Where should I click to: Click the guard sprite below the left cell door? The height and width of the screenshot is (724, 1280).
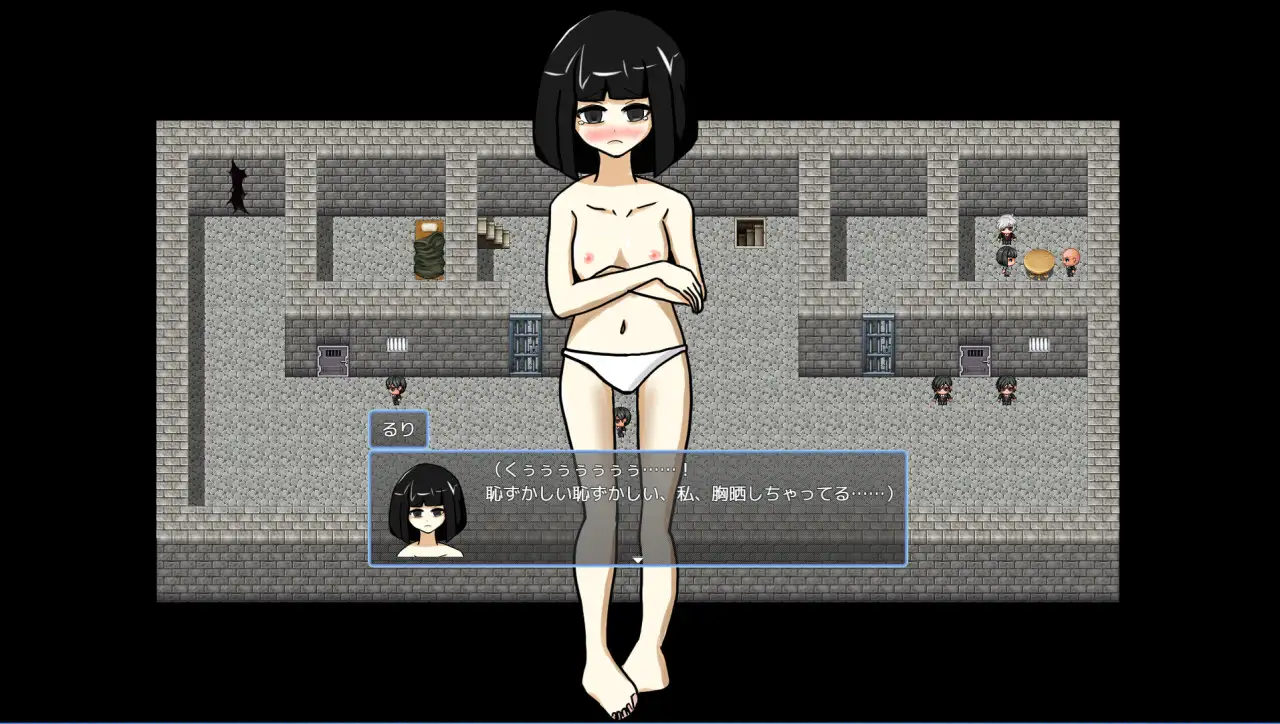395,392
